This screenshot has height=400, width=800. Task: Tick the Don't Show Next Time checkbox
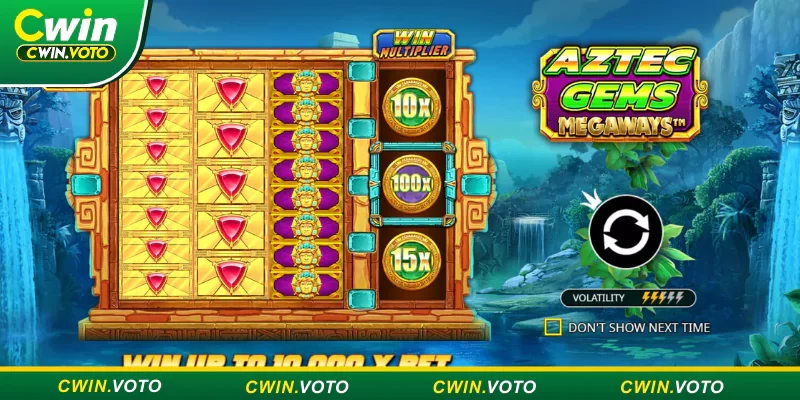click(x=552, y=326)
